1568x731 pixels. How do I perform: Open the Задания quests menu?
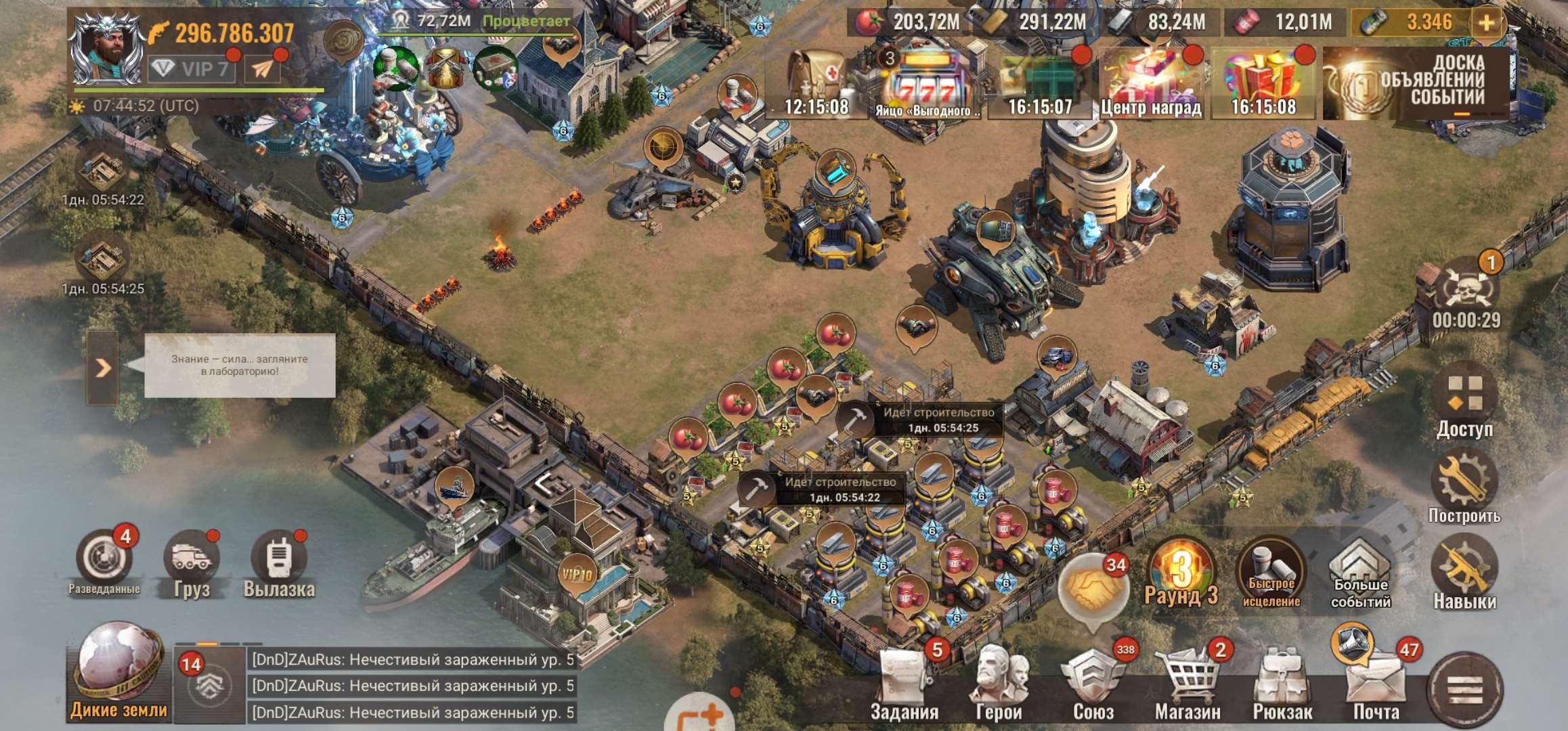(904, 685)
